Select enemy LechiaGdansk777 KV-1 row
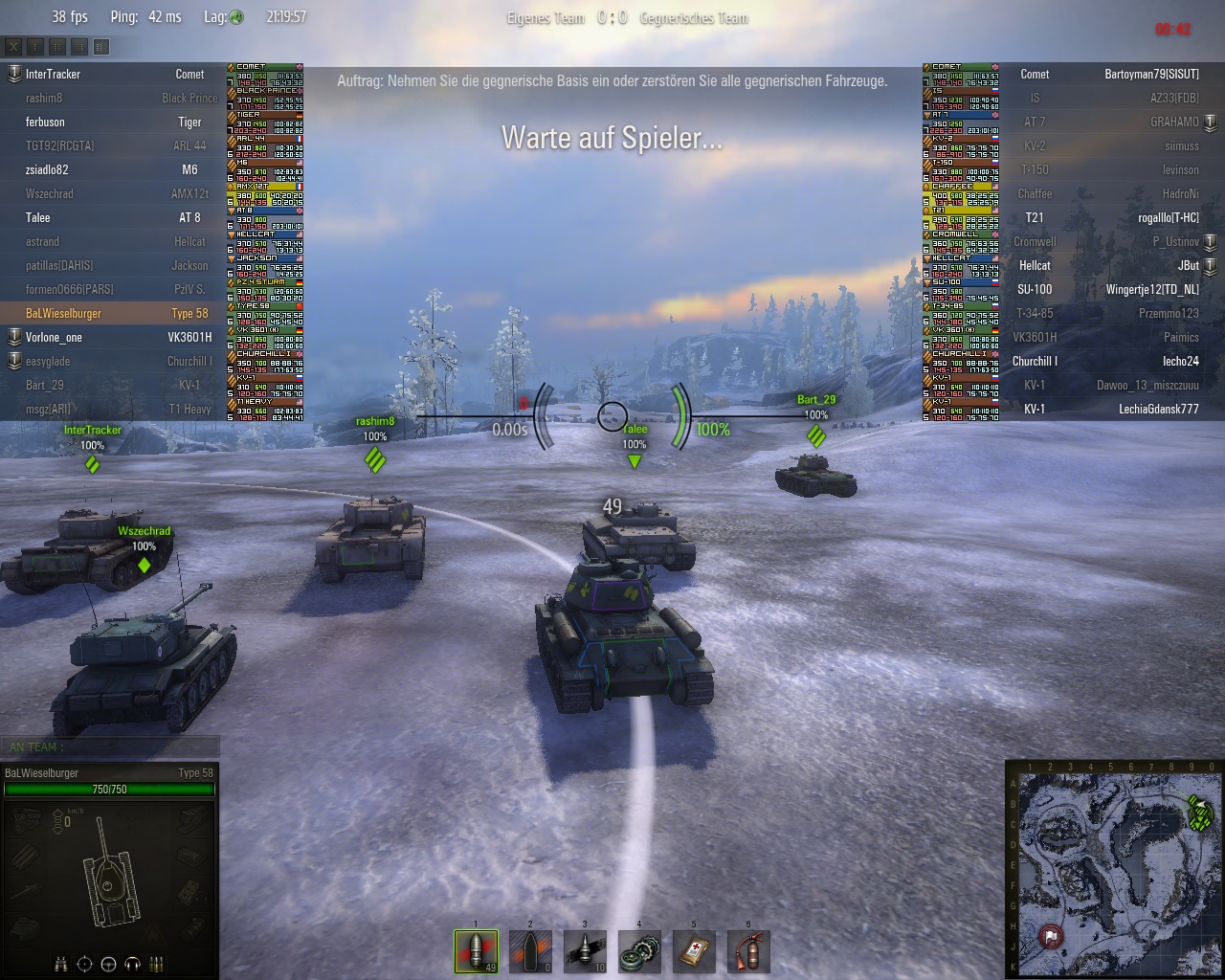The height and width of the screenshot is (980, 1225). pyautogui.click(x=1110, y=409)
